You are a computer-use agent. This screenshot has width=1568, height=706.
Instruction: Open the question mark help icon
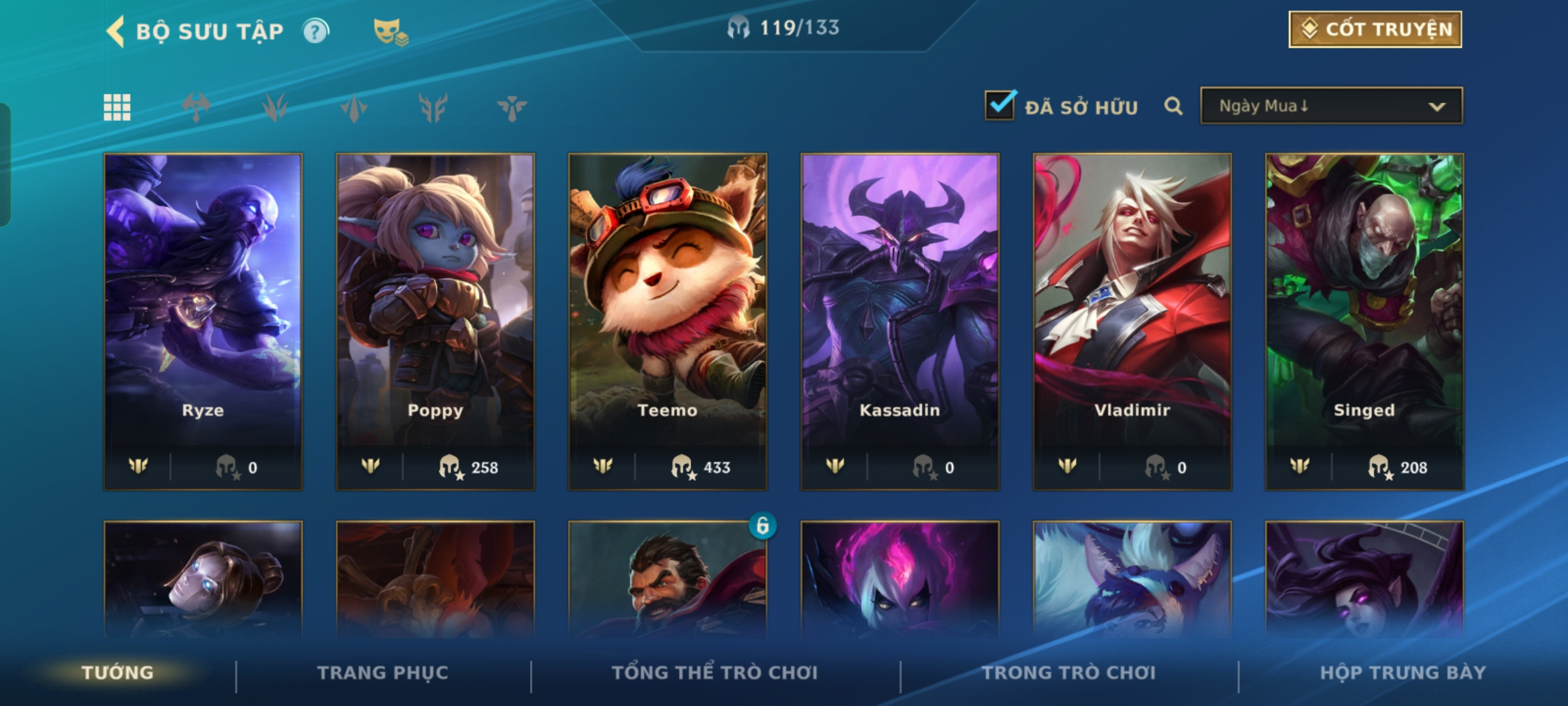[316, 31]
